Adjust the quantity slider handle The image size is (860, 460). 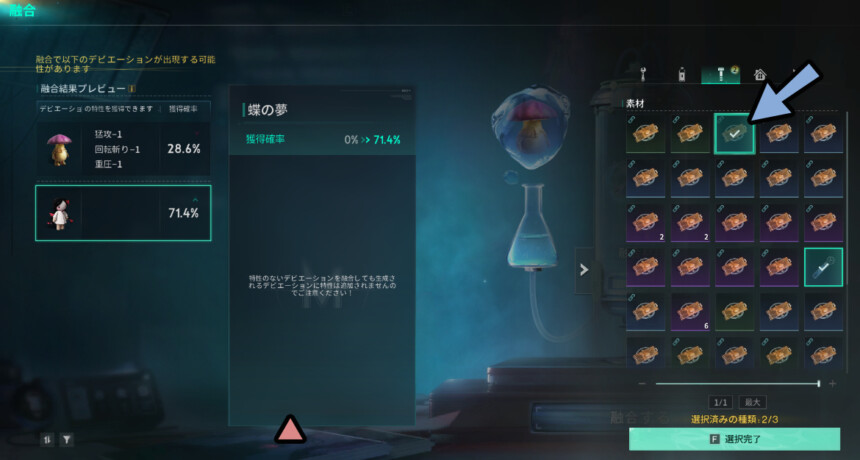click(819, 383)
